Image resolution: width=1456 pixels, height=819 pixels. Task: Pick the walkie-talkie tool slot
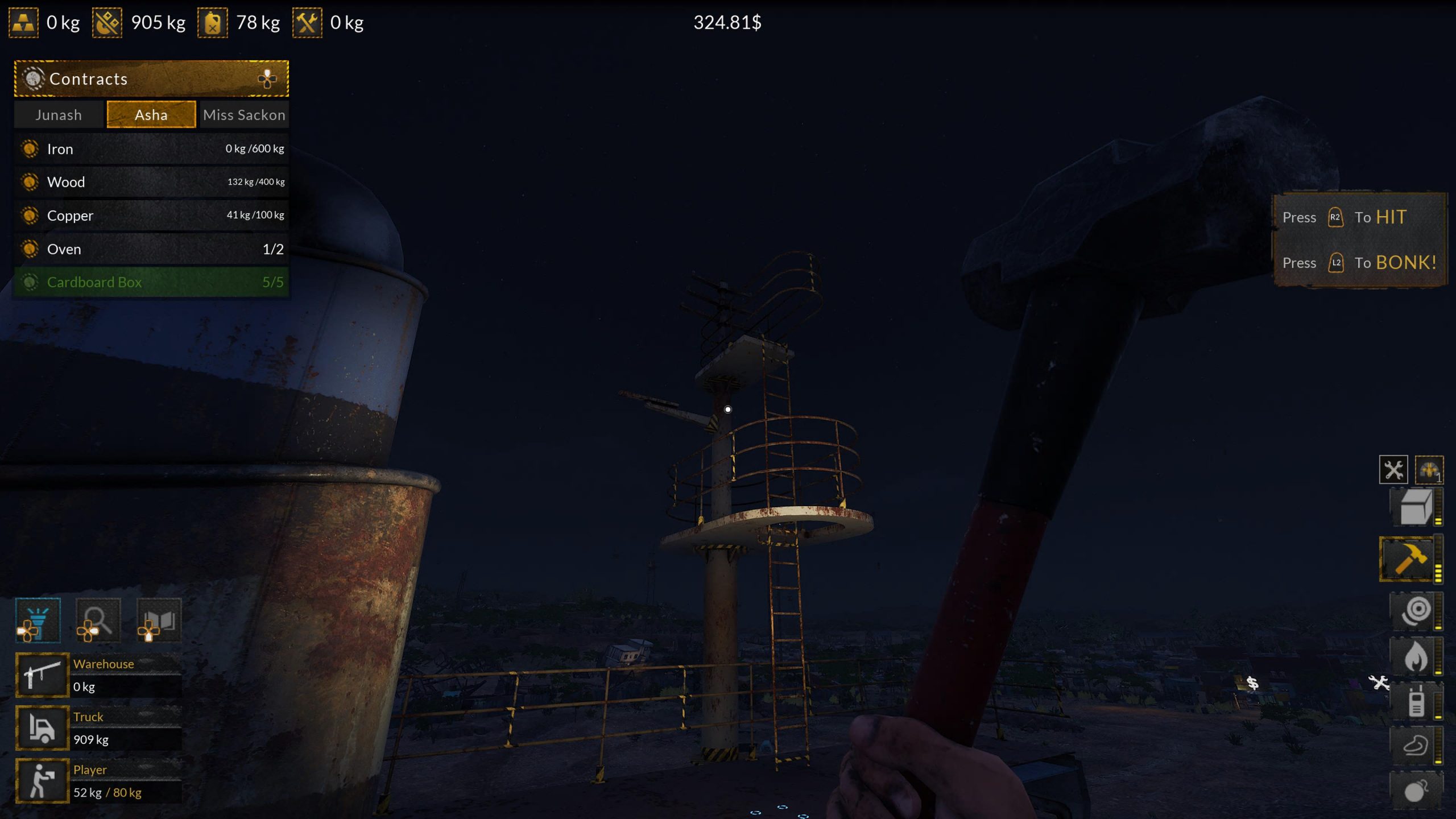tap(1415, 701)
